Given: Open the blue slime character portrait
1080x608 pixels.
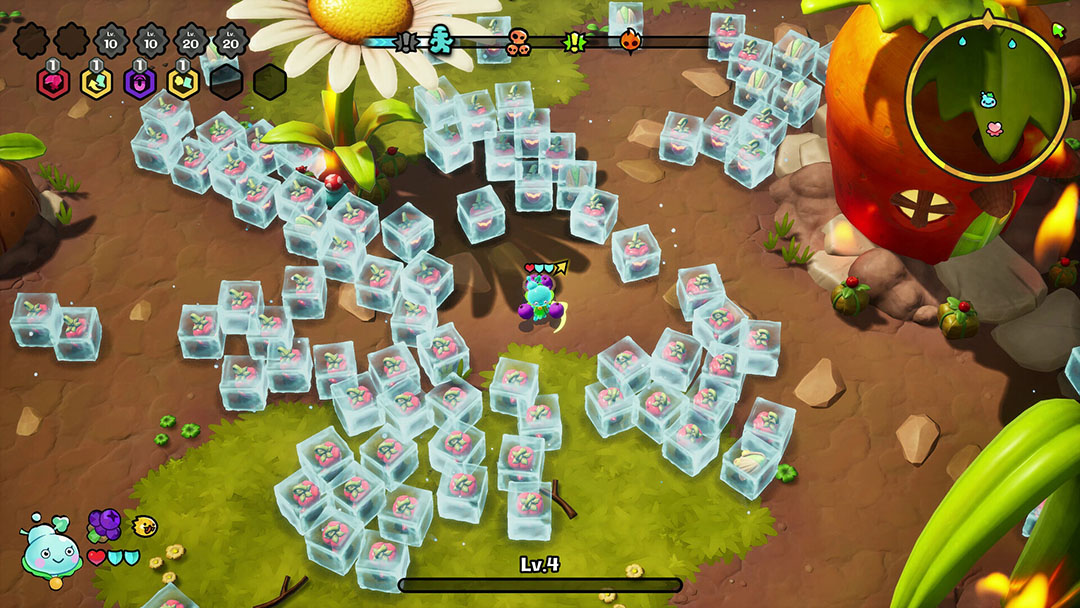Looking at the screenshot, I should point(51,551).
